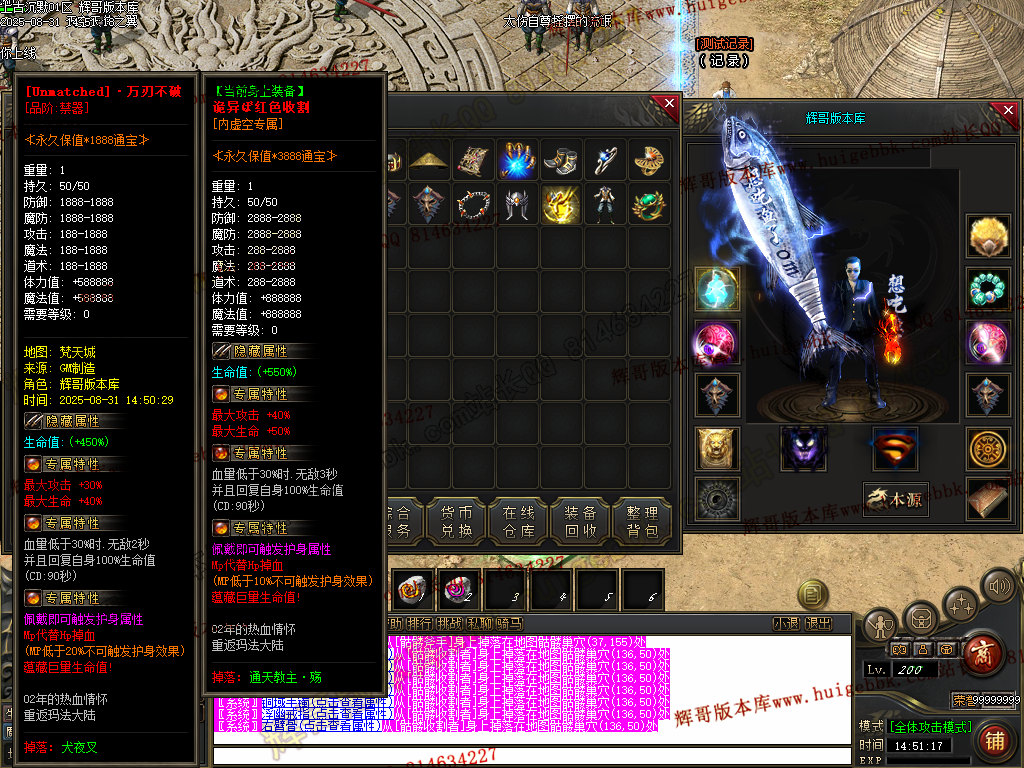
Task: Open the 在线仓库 online warehouse
Action: (517, 520)
